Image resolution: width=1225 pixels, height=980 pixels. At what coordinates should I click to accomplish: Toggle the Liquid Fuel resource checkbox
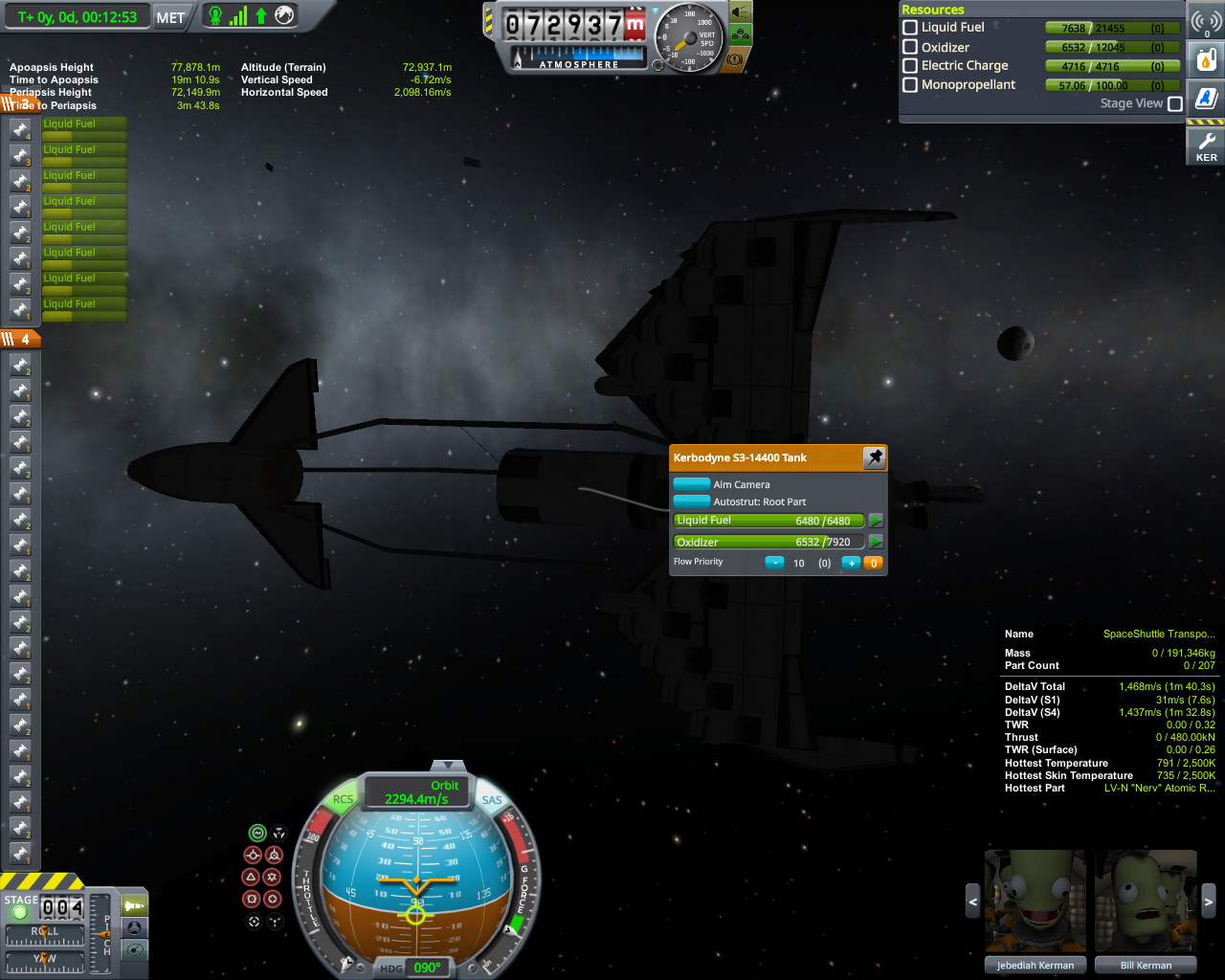click(x=910, y=28)
